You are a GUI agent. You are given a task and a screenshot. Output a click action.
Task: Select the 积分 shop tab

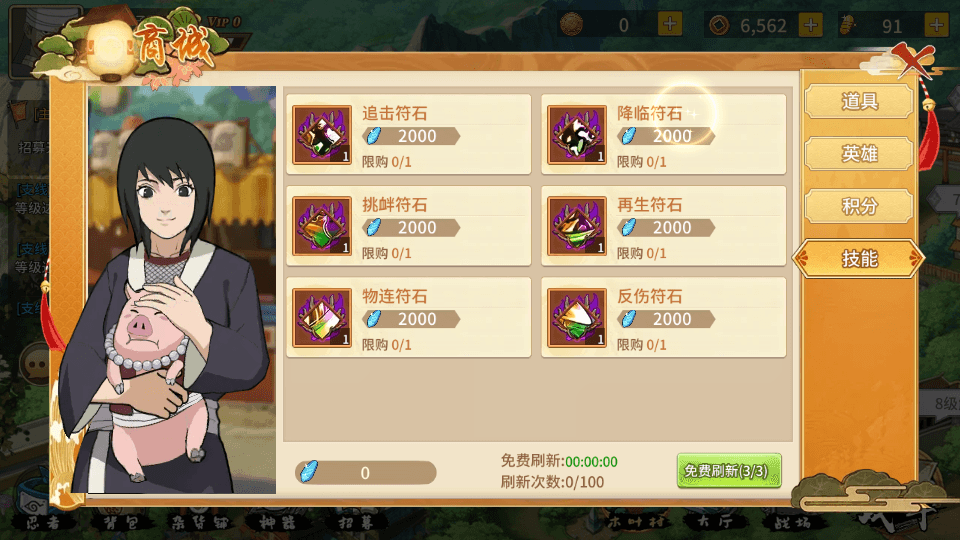tap(859, 207)
